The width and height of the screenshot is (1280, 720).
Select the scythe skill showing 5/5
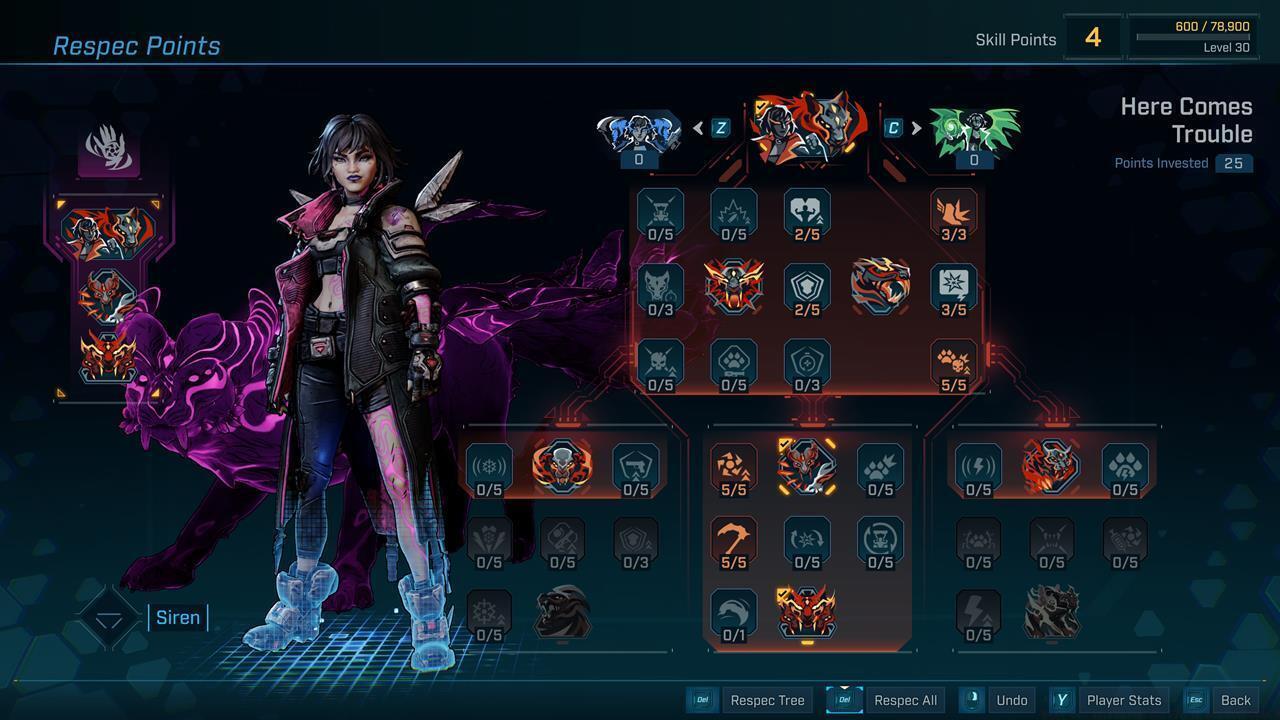pos(735,542)
